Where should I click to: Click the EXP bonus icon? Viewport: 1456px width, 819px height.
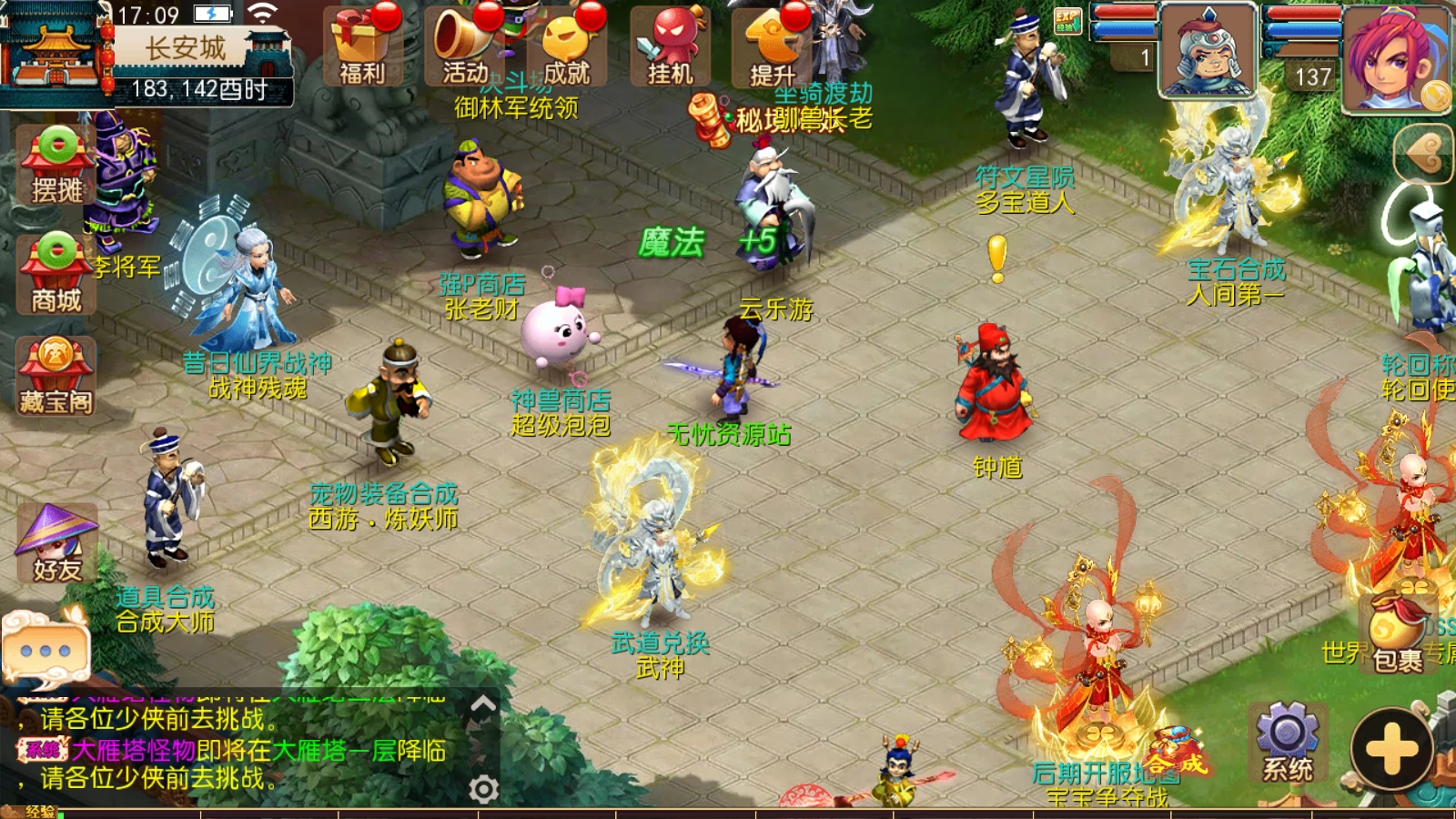1067,20
